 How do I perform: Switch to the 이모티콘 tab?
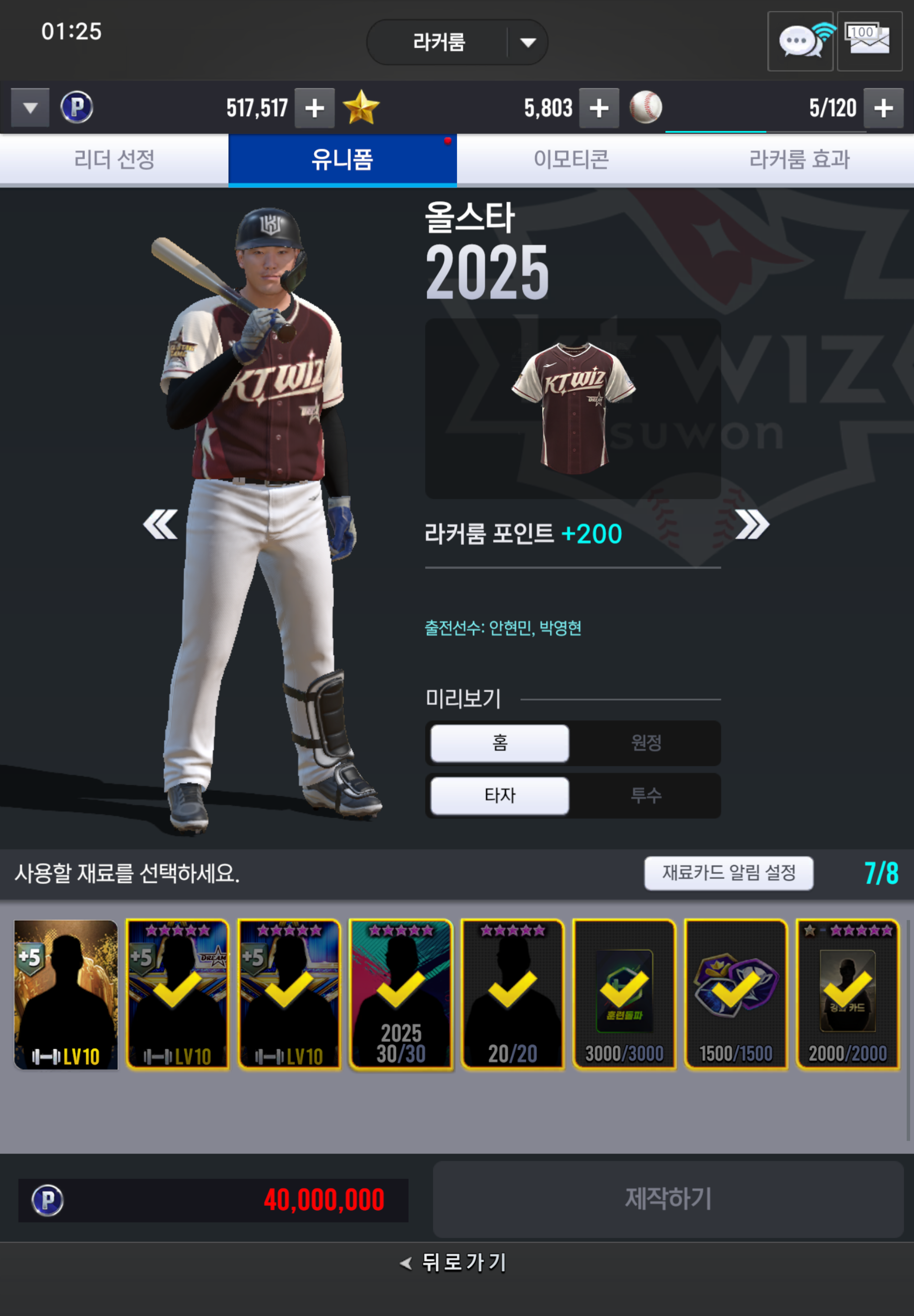pyautogui.click(x=571, y=159)
